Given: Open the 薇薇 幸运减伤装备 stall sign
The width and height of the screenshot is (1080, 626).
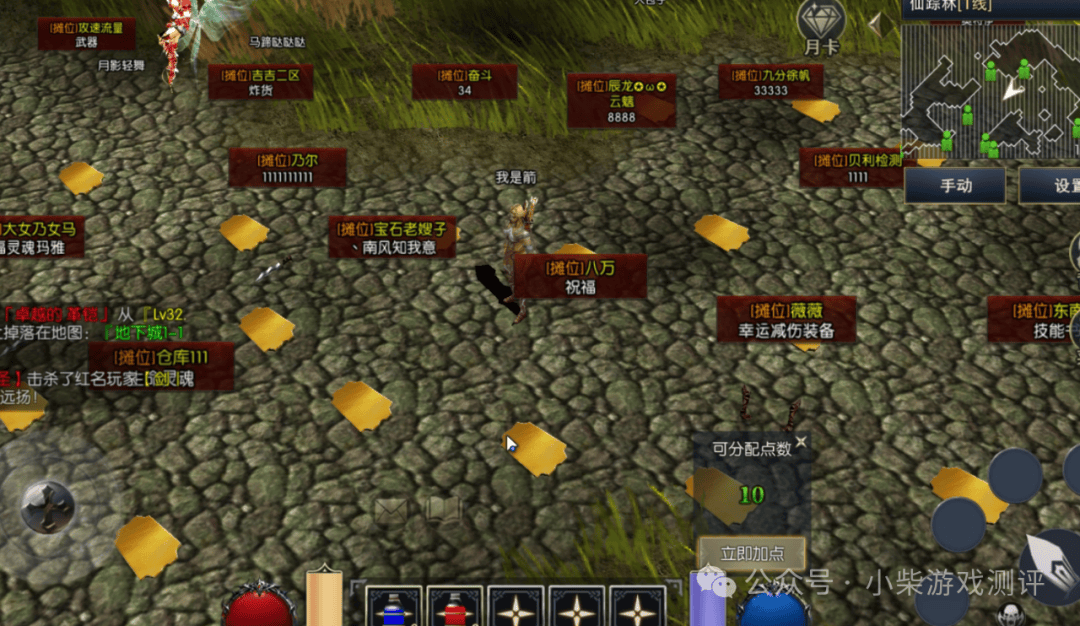Looking at the screenshot, I should point(786,319).
